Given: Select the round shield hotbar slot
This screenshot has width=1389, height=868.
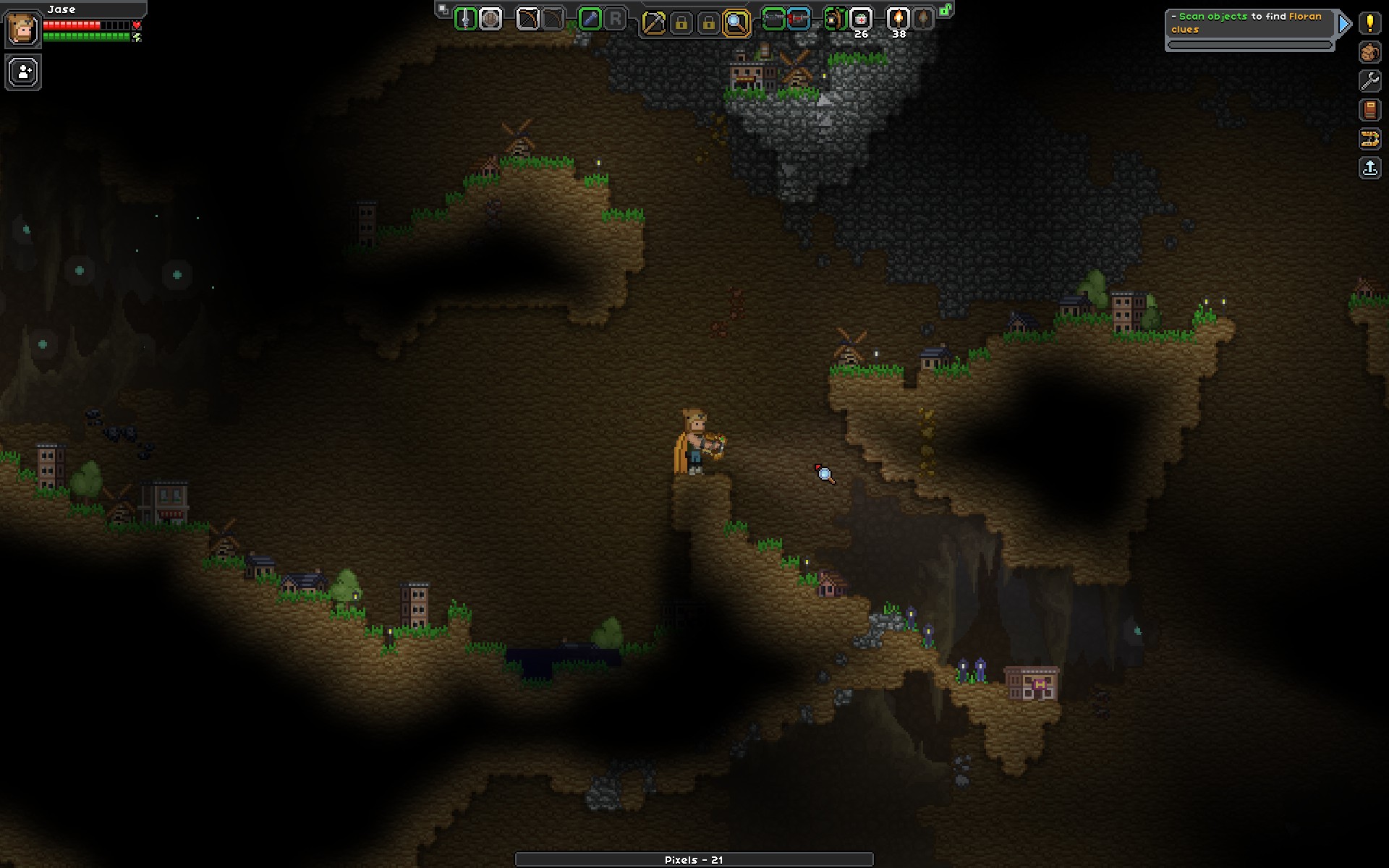Looking at the screenshot, I should point(490,20).
